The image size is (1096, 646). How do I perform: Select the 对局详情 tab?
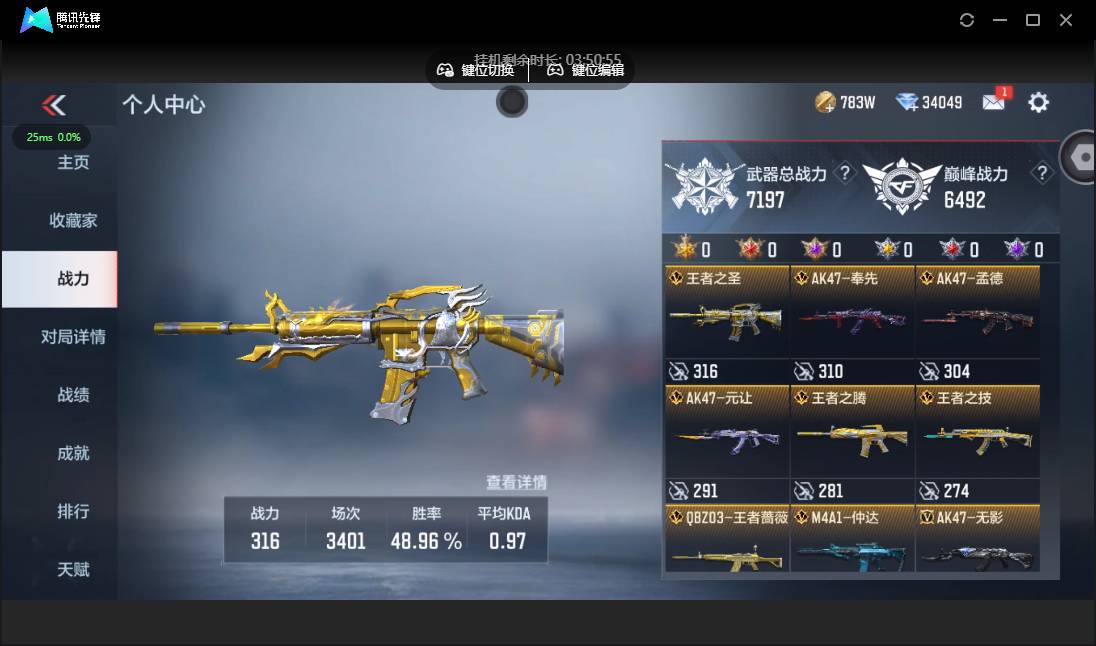pos(73,336)
